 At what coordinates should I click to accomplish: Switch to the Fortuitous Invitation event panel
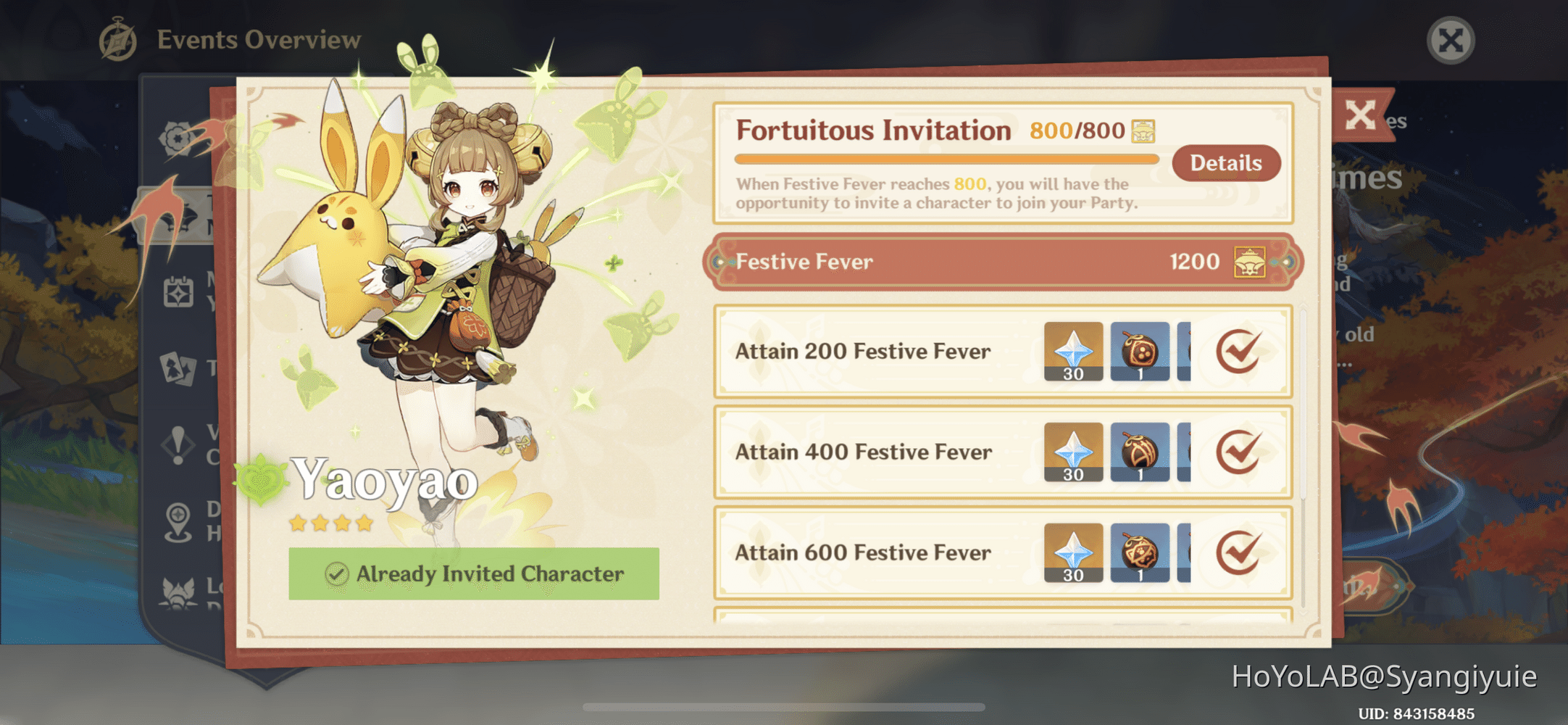pyautogui.click(x=872, y=130)
